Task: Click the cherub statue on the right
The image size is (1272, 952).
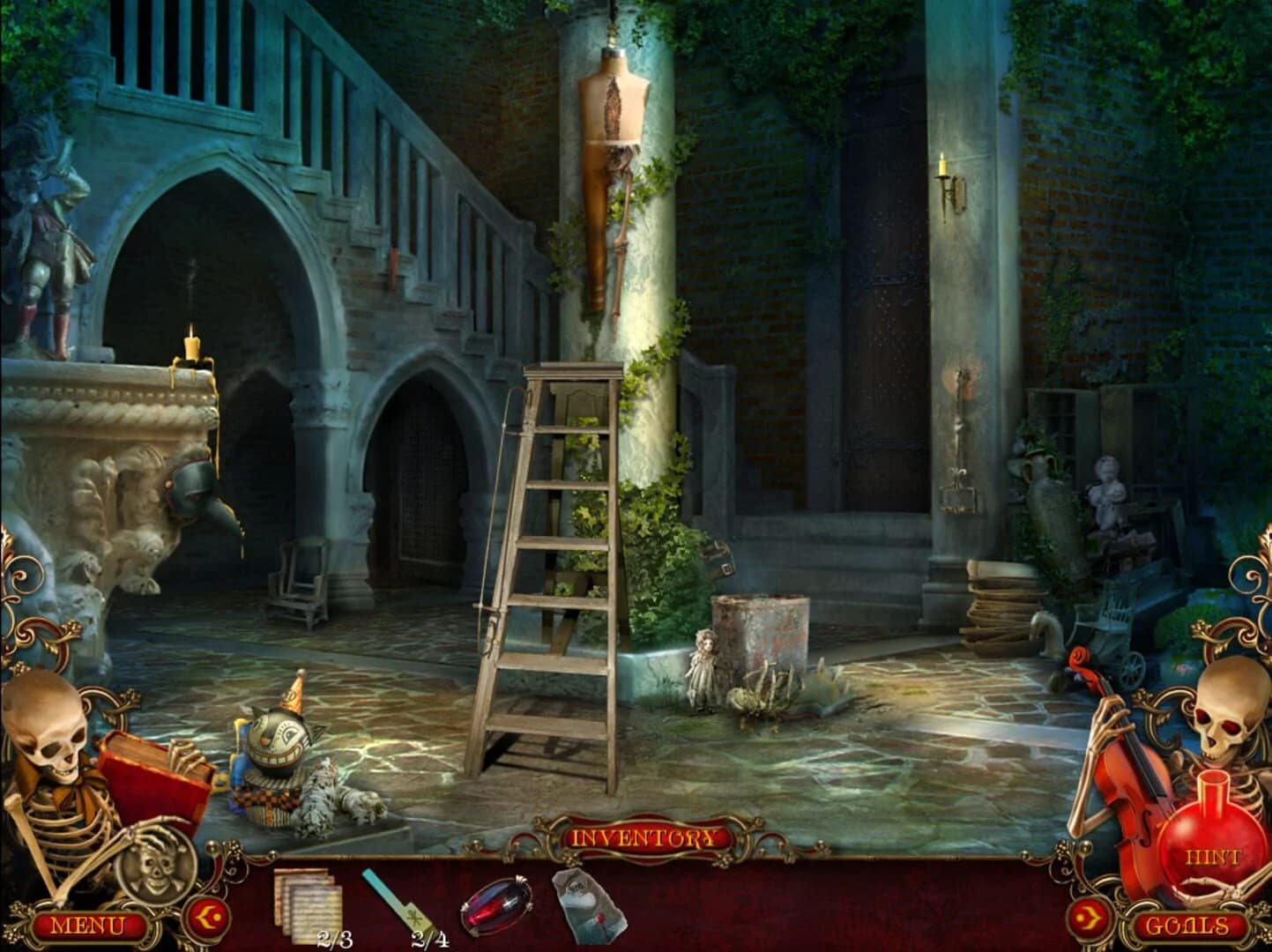Action: click(1106, 489)
